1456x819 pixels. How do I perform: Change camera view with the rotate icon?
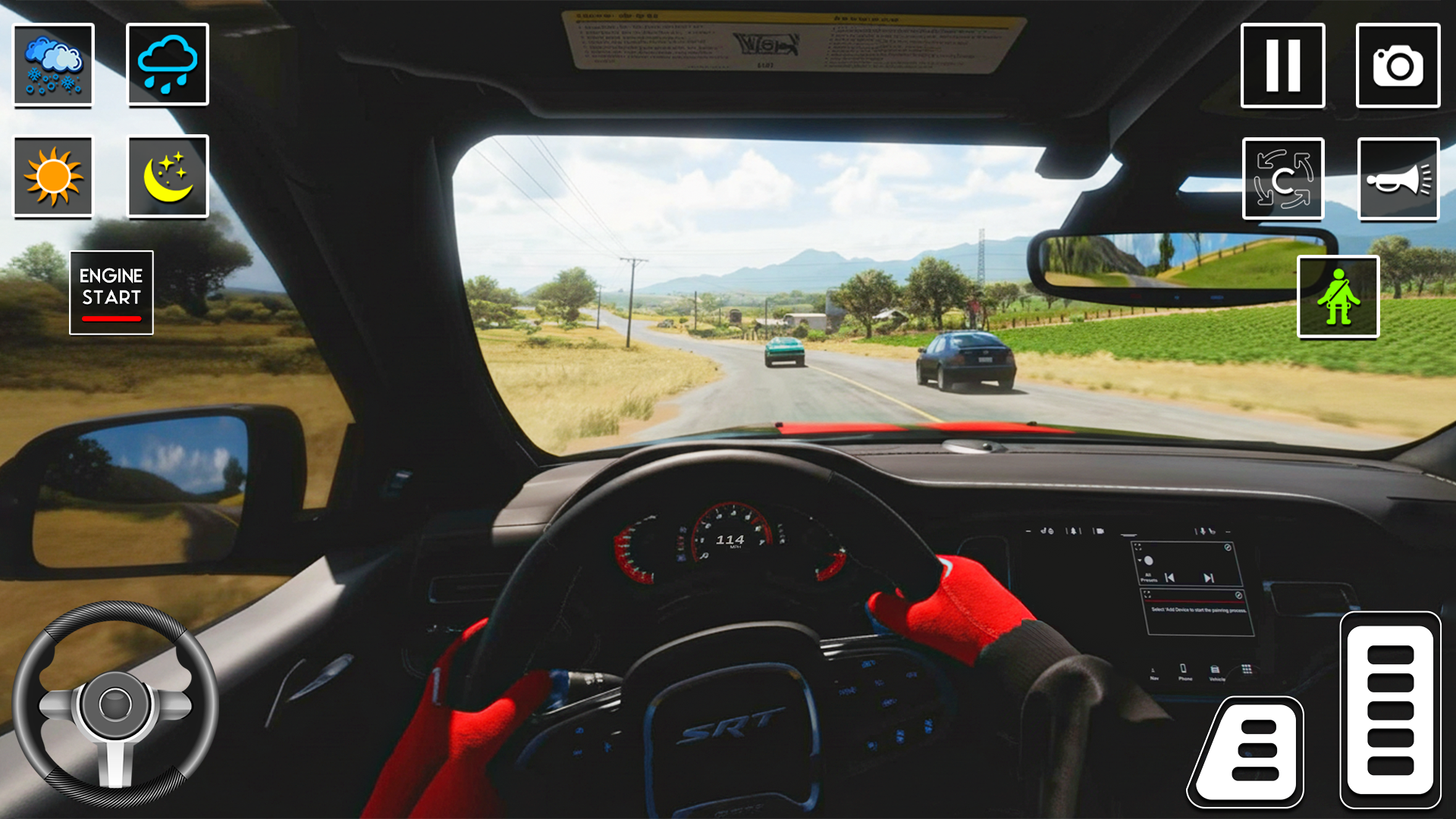click(x=1283, y=179)
